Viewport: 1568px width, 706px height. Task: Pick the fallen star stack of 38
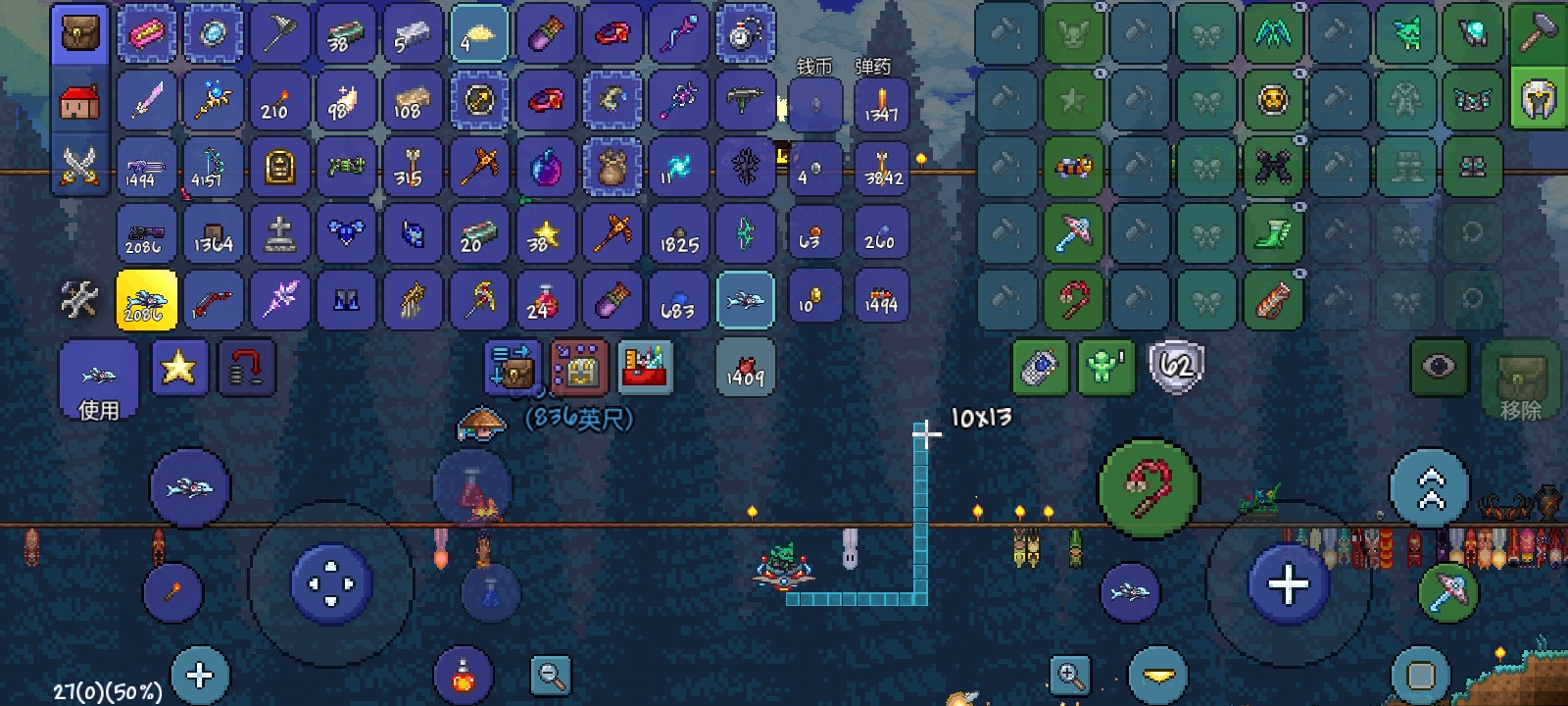[544, 233]
